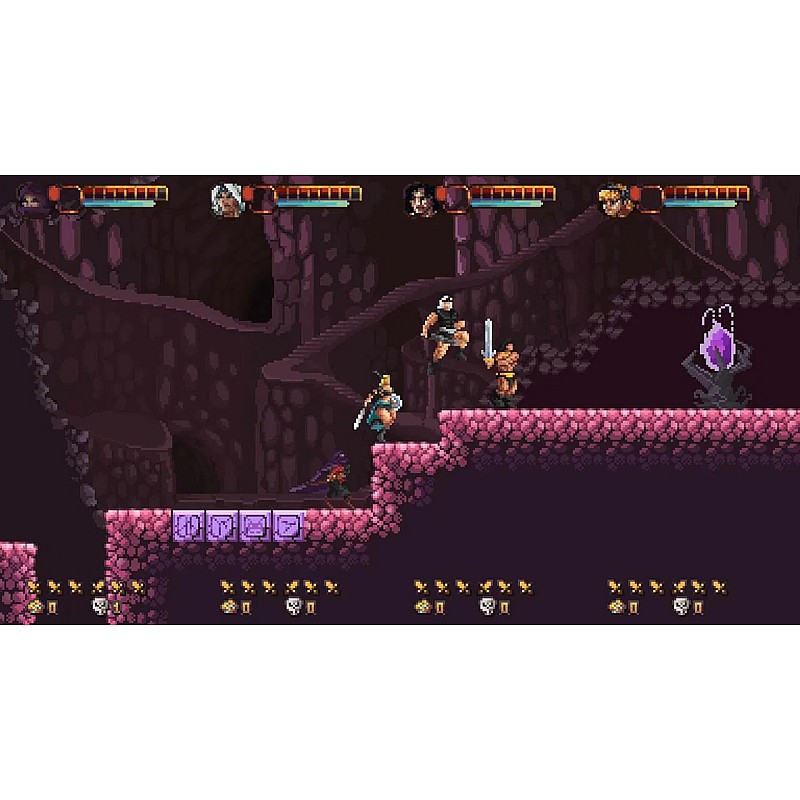Click the black-haired character portrait
Screen dimensions: 800x800
coord(419,200)
